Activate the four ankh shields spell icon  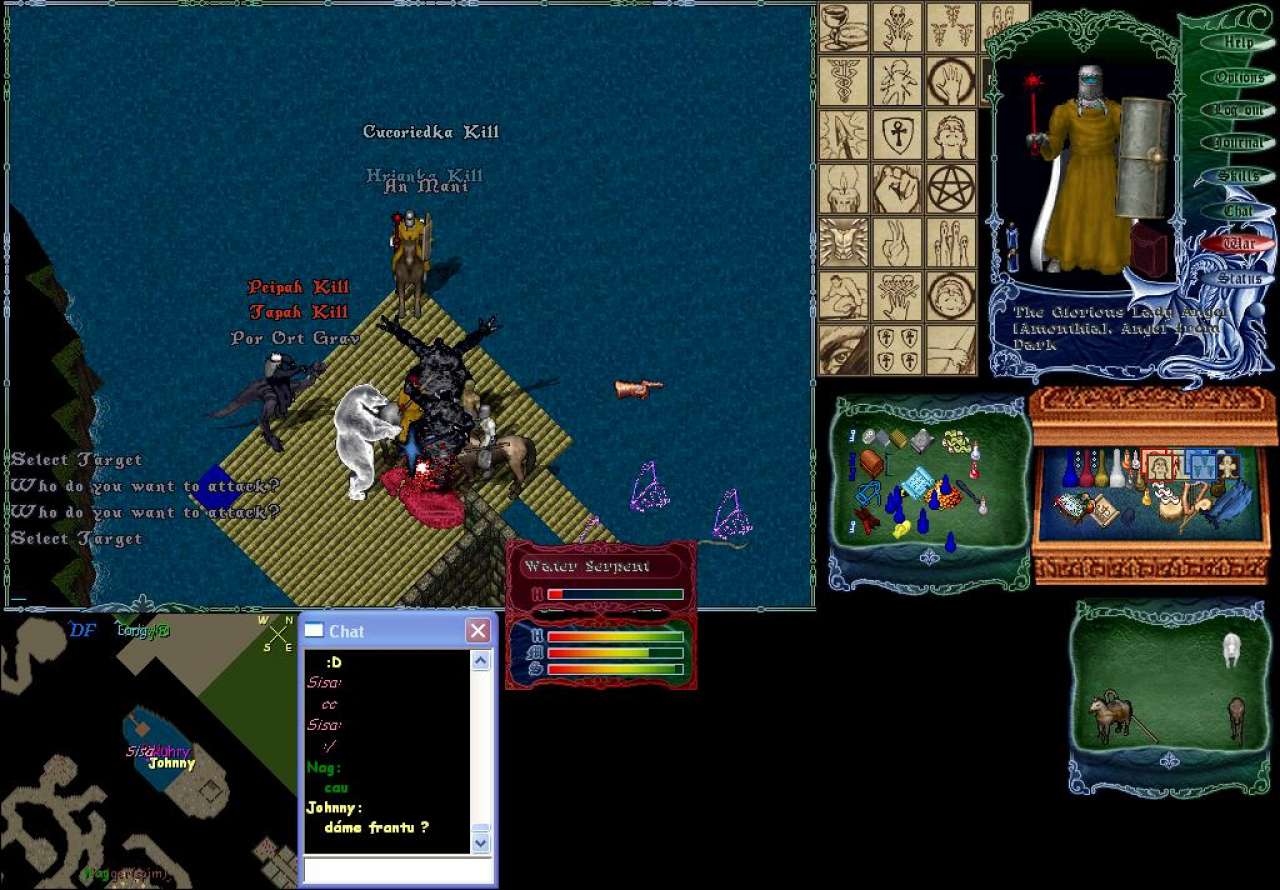click(x=897, y=350)
